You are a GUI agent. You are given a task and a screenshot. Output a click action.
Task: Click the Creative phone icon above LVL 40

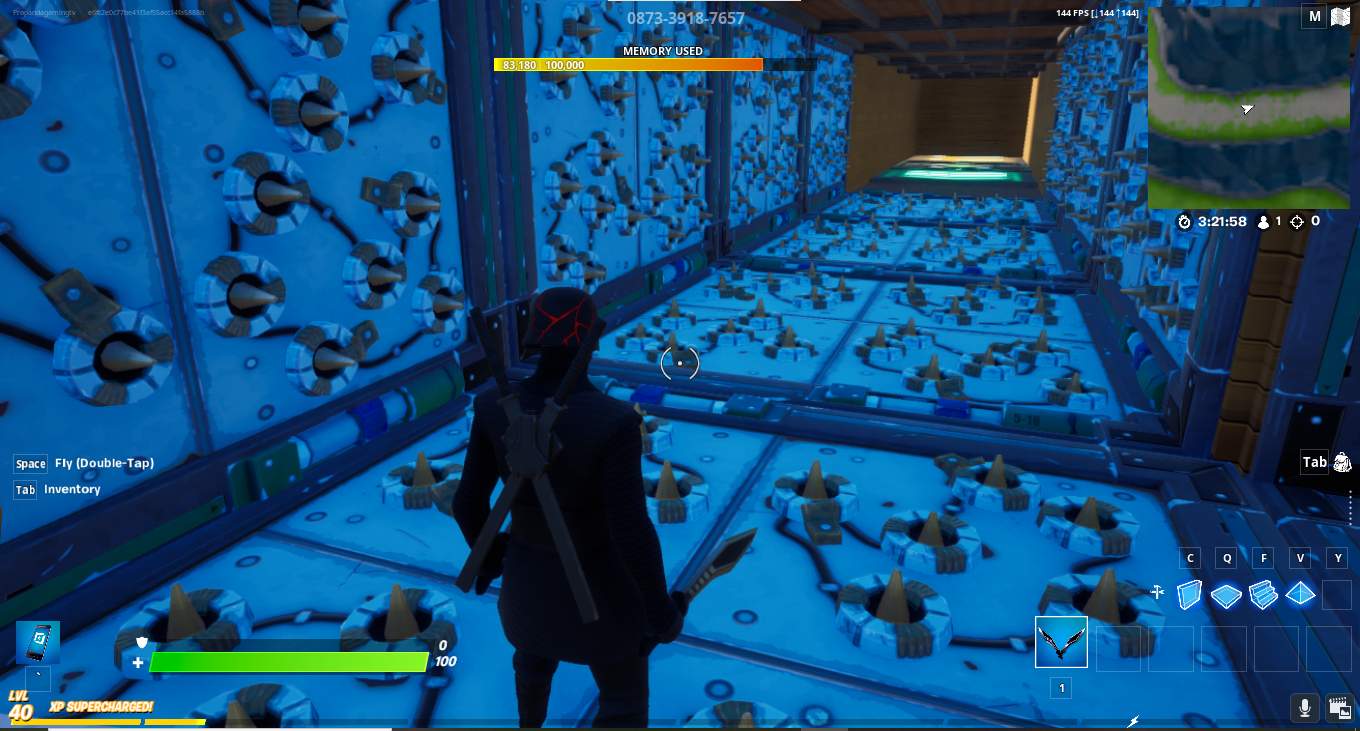pyautogui.click(x=38, y=642)
